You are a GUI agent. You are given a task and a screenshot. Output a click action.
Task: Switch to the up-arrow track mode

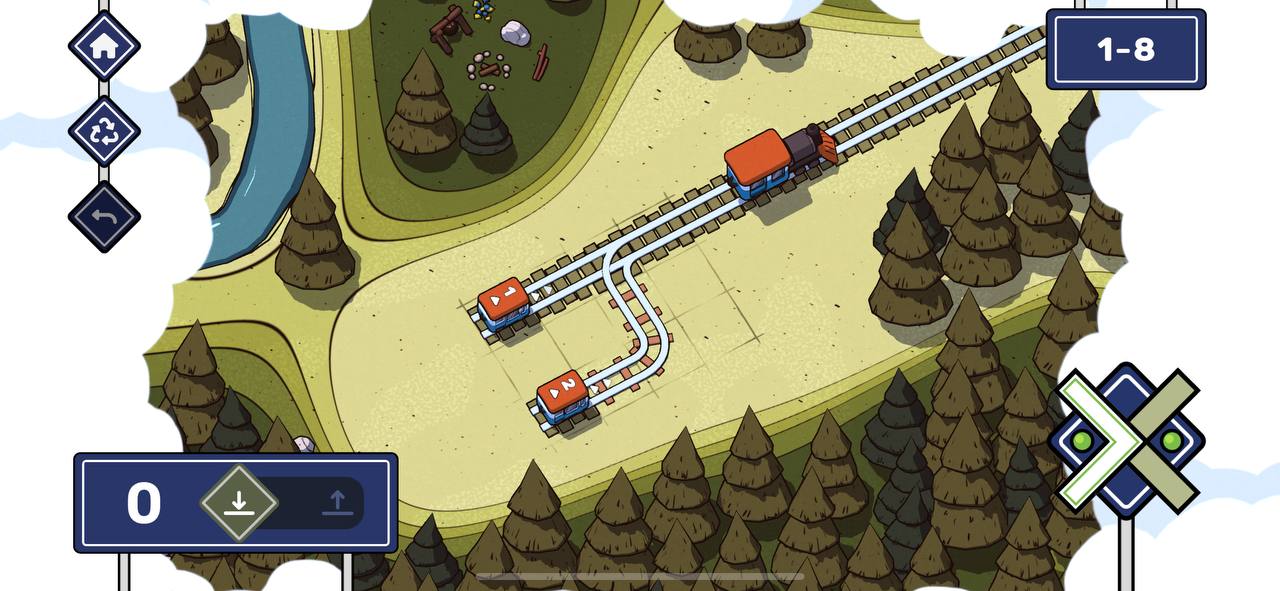pyautogui.click(x=337, y=502)
